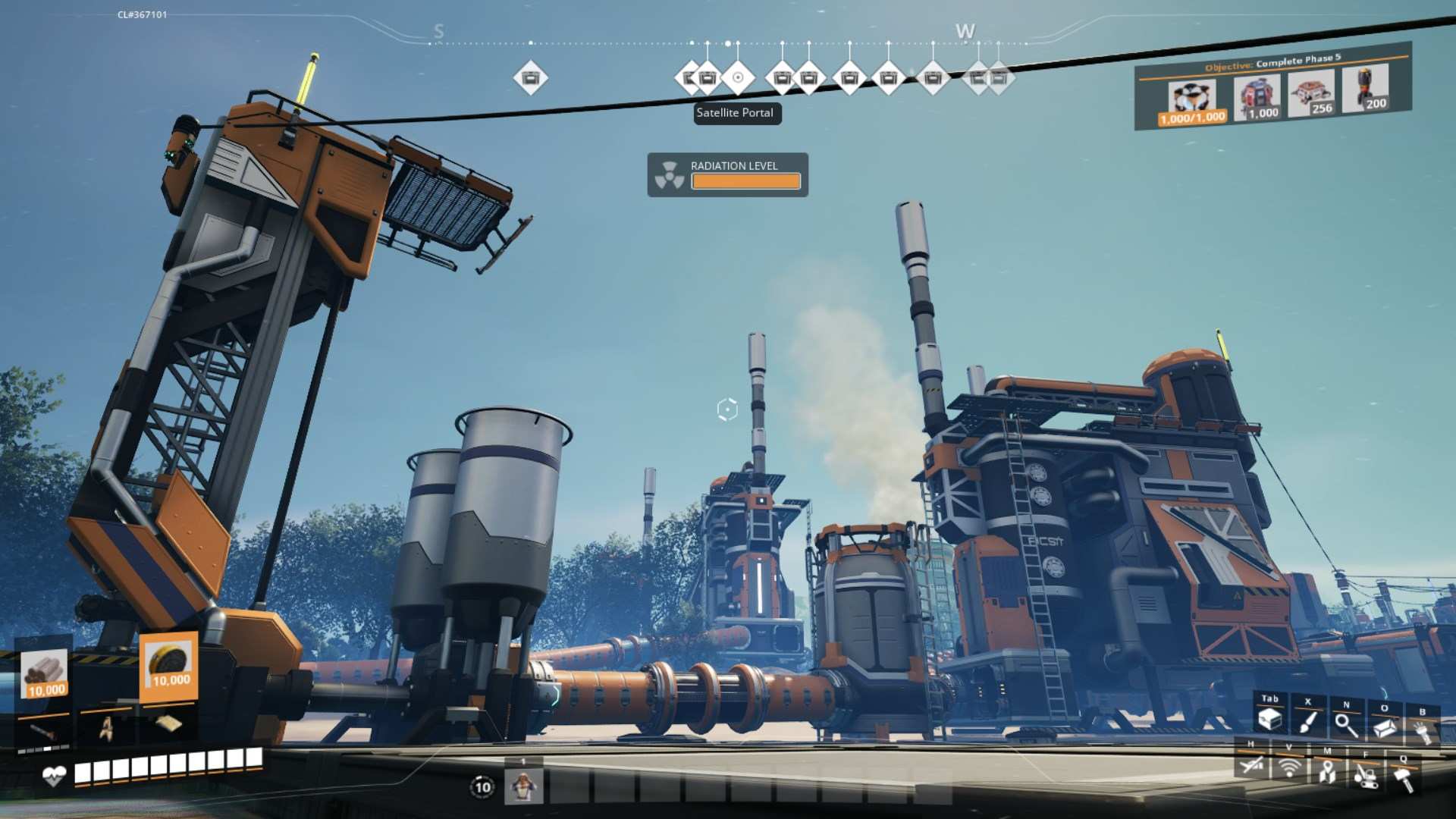Click the crossed-out airplane icon bound to H
The width and height of the screenshot is (1456, 819).
(1252, 766)
